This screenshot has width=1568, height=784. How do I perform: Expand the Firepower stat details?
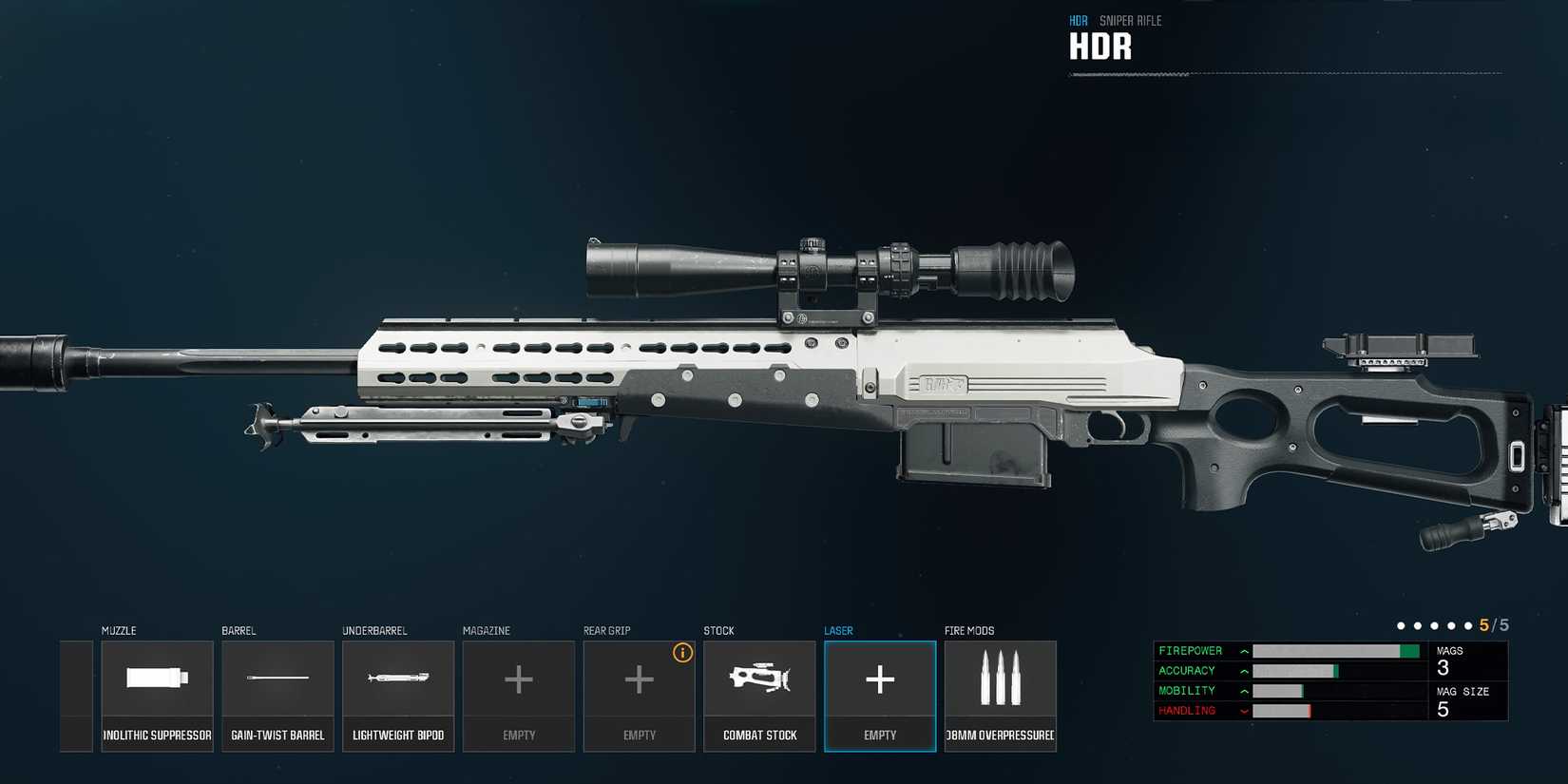[1243, 651]
